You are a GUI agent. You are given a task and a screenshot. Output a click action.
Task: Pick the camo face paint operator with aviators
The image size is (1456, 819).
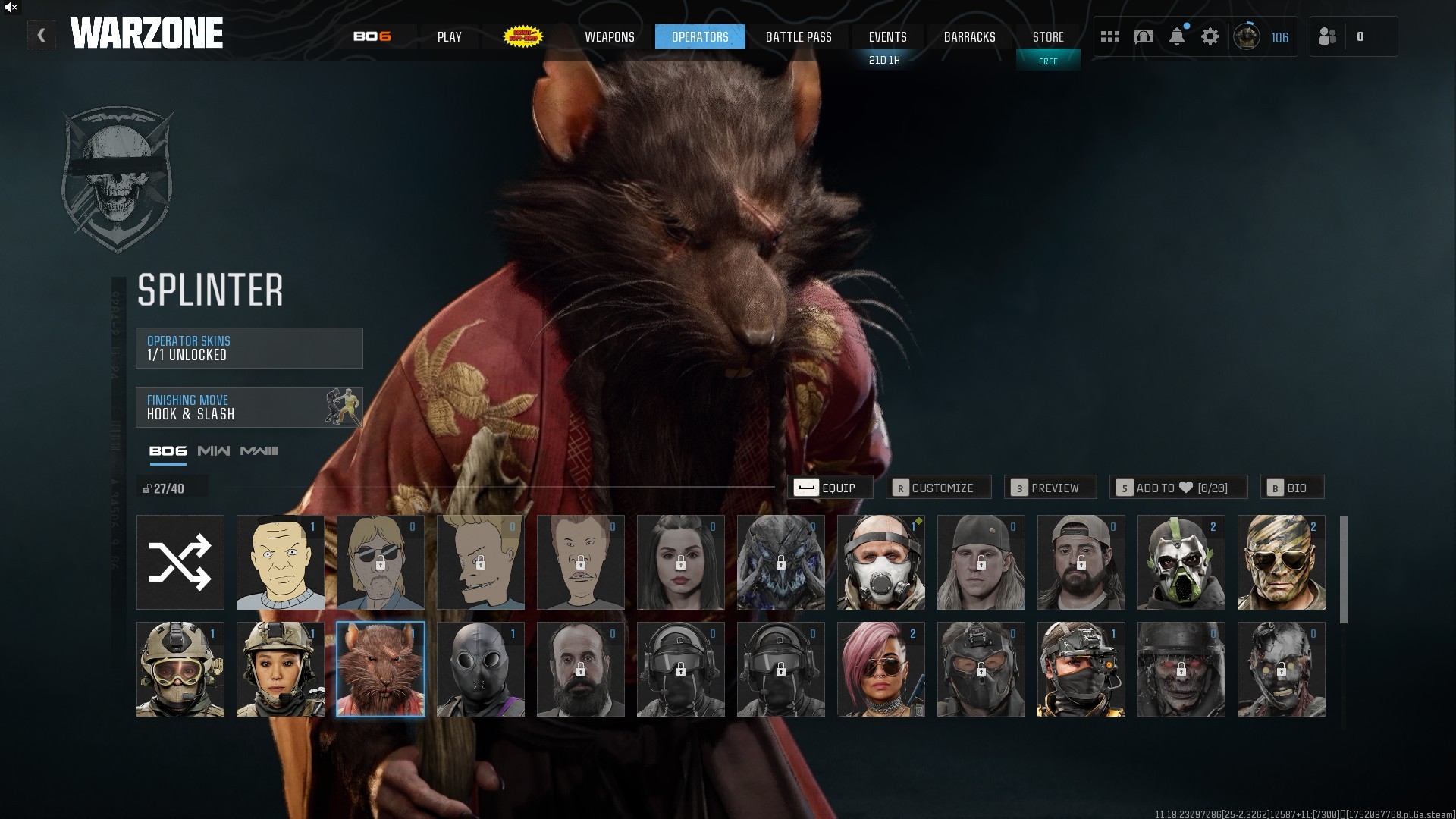(x=1281, y=563)
